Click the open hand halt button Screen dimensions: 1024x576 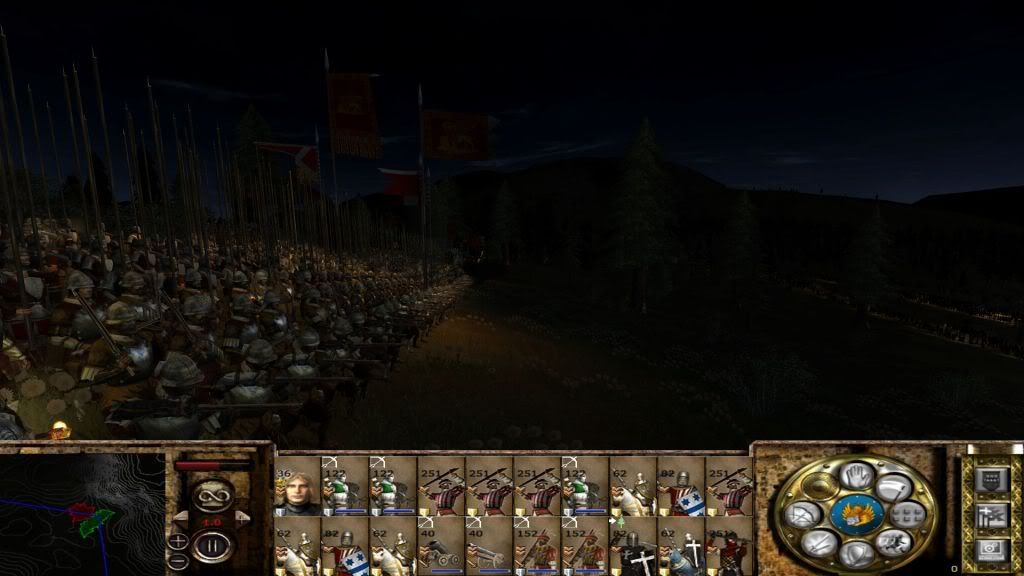tap(856, 475)
